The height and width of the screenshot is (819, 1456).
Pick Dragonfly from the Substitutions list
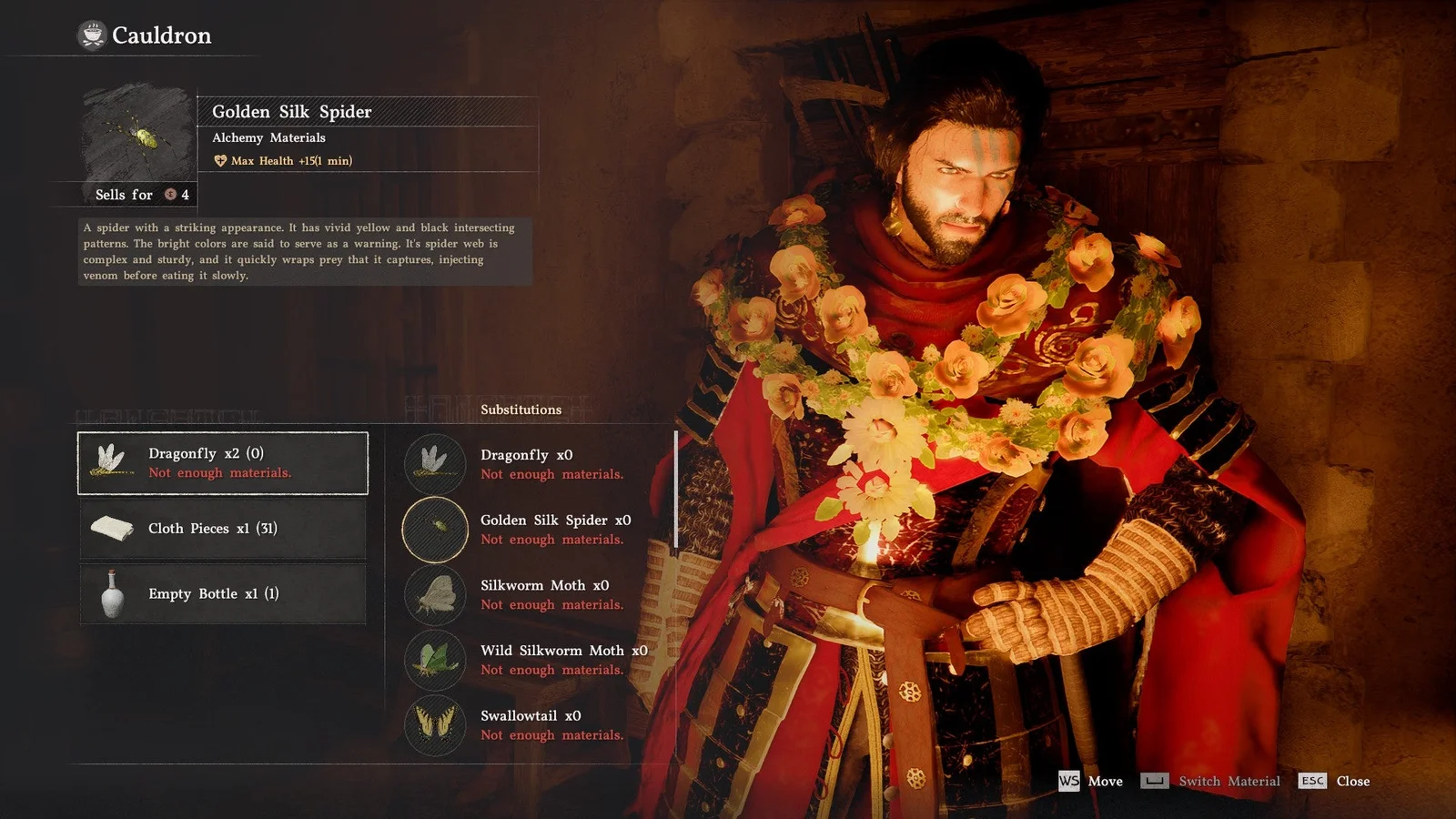528,463
